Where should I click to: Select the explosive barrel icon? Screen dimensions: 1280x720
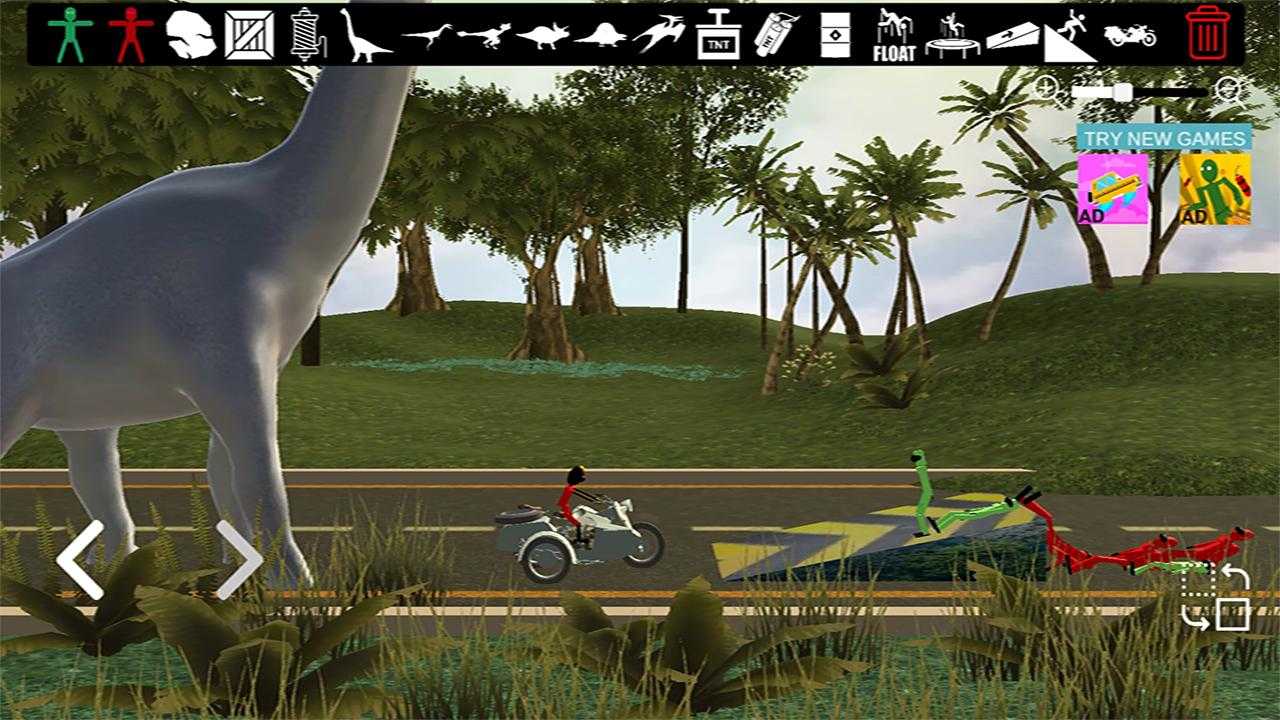835,34
